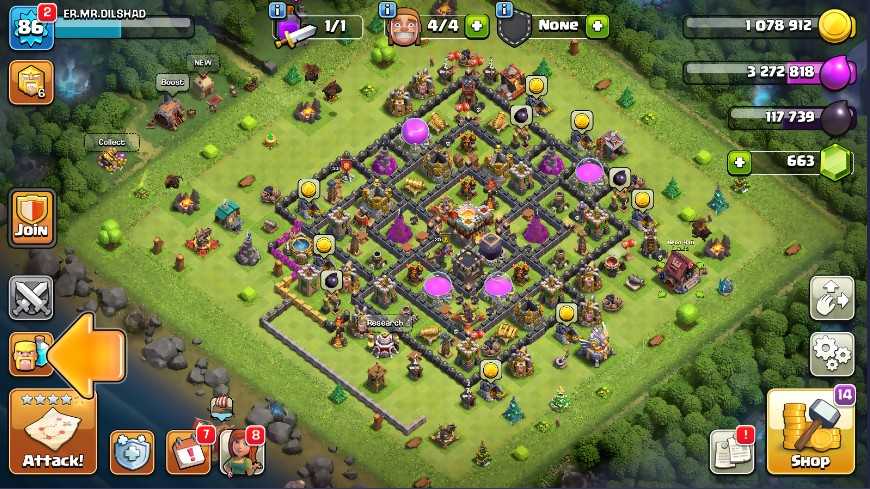Click the Join clan shield button
Image resolution: width=870 pixels, height=489 pixels.
pos(31,217)
